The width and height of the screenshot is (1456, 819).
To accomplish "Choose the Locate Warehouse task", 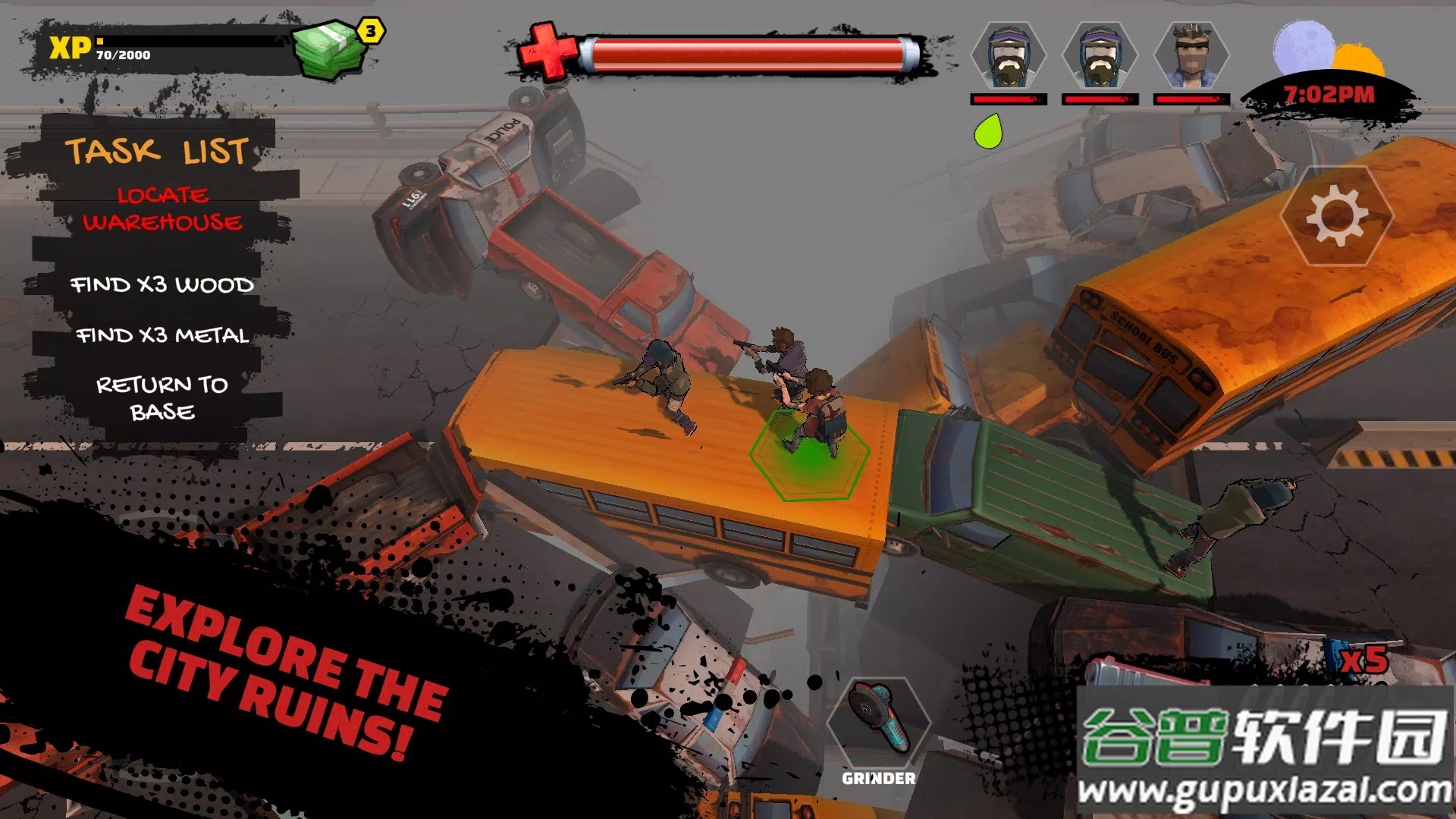I will pyautogui.click(x=162, y=209).
